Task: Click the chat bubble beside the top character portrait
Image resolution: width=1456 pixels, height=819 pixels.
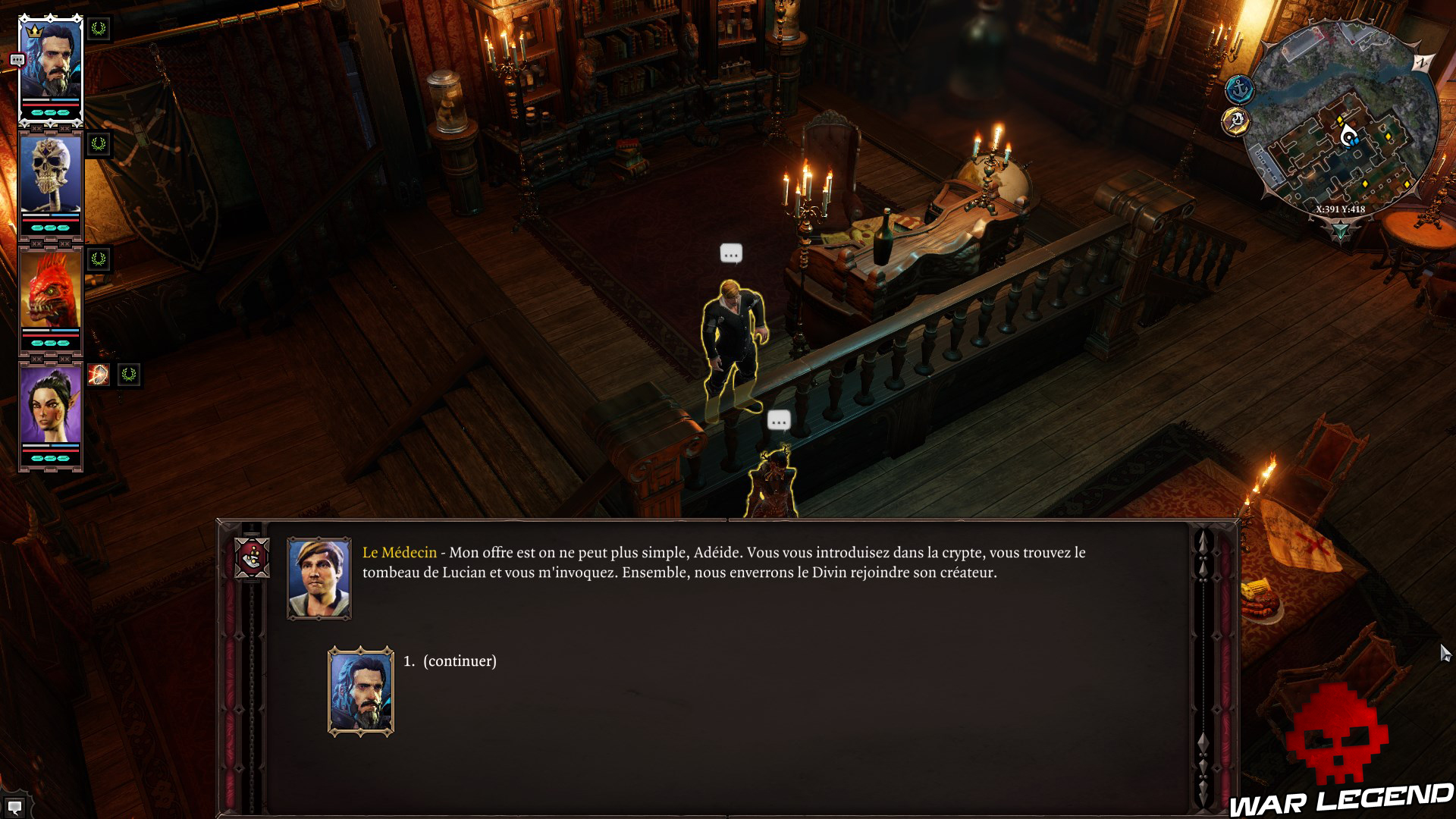Action: click(17, 59)
